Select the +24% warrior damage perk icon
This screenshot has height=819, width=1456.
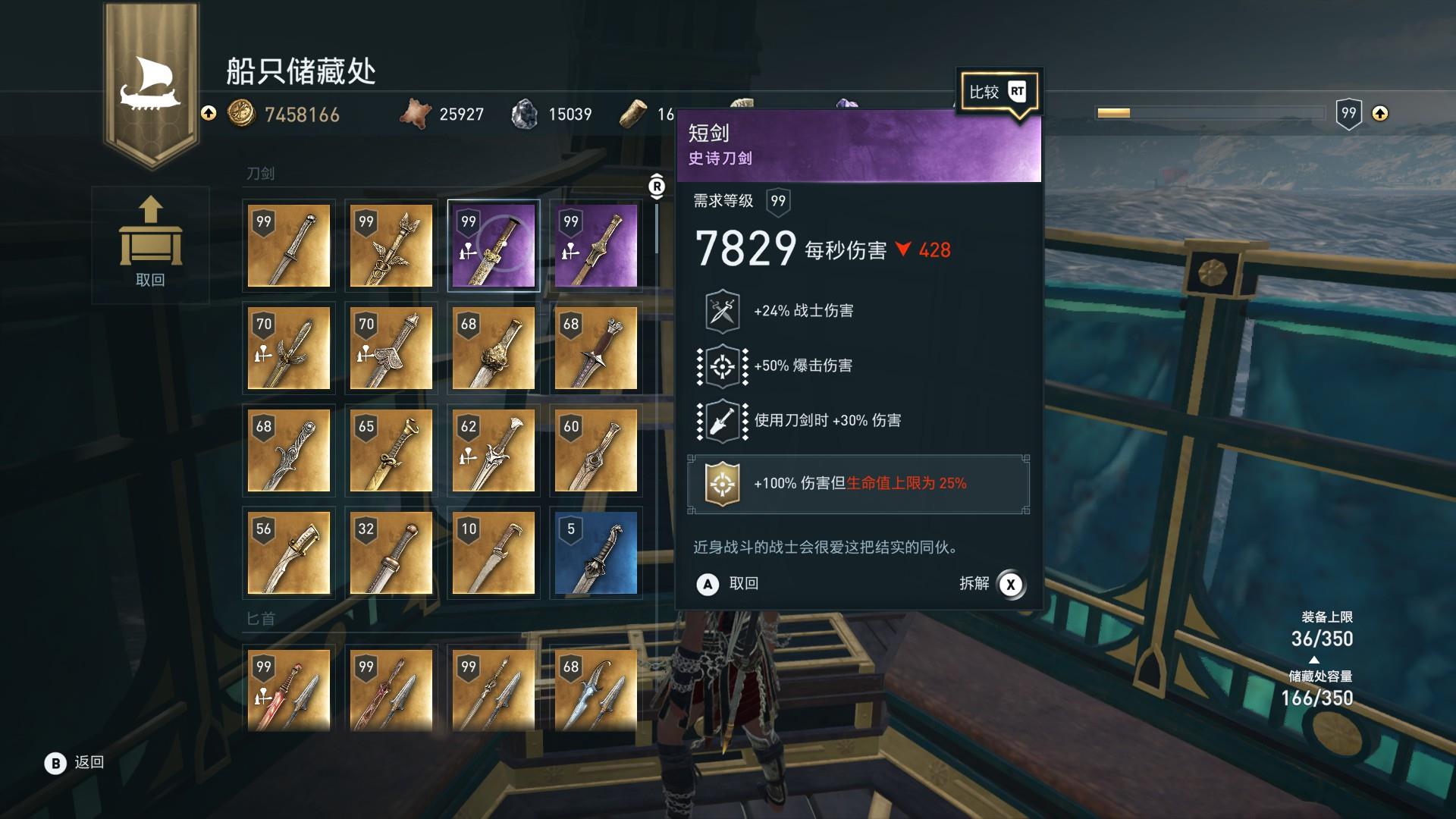tap(723, 310)
